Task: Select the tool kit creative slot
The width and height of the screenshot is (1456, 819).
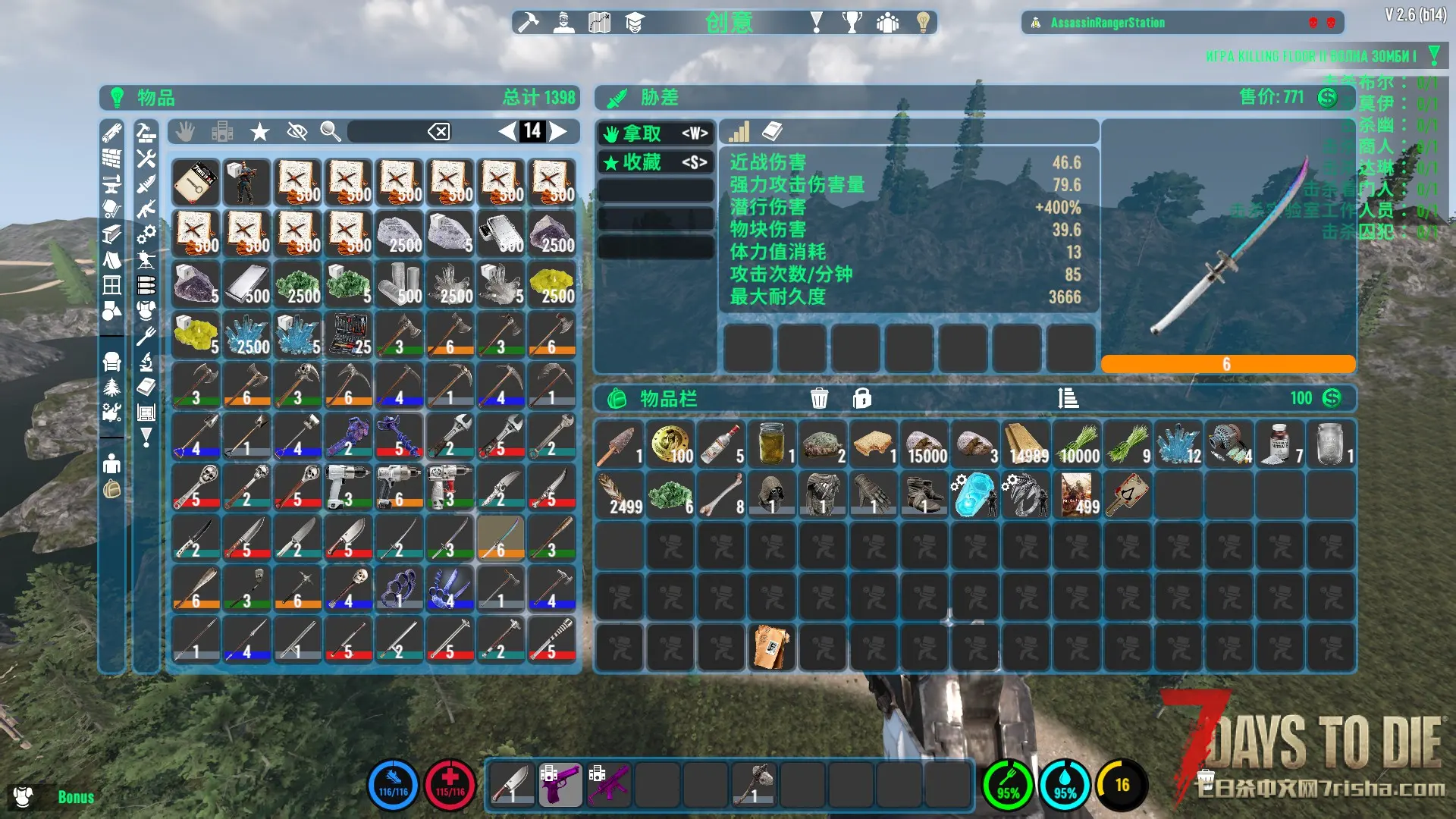Action: pyautogui.click(x=348, y=334)
